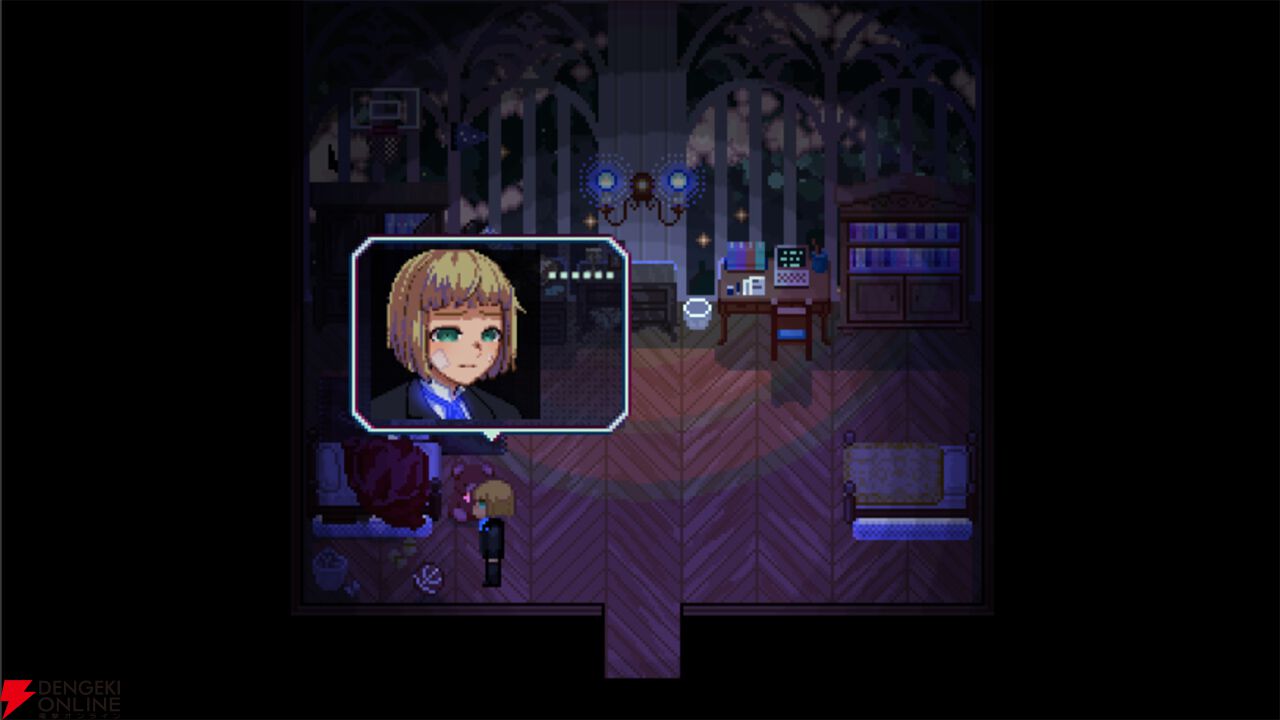Select the keyboard below the desk monitor
1280x720 pixels.
(790, 278)
